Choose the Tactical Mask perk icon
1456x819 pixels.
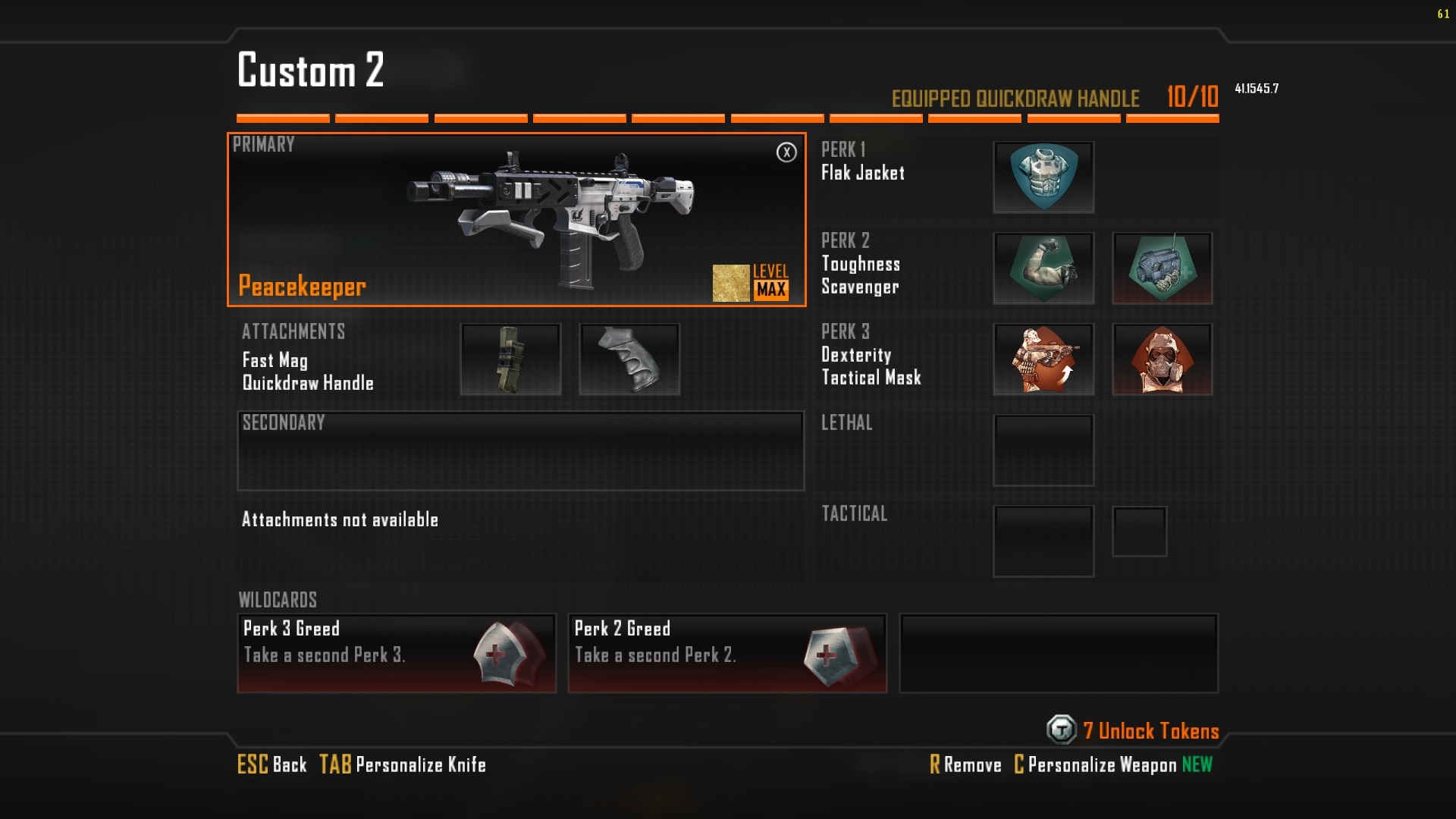click(1162, 359)
